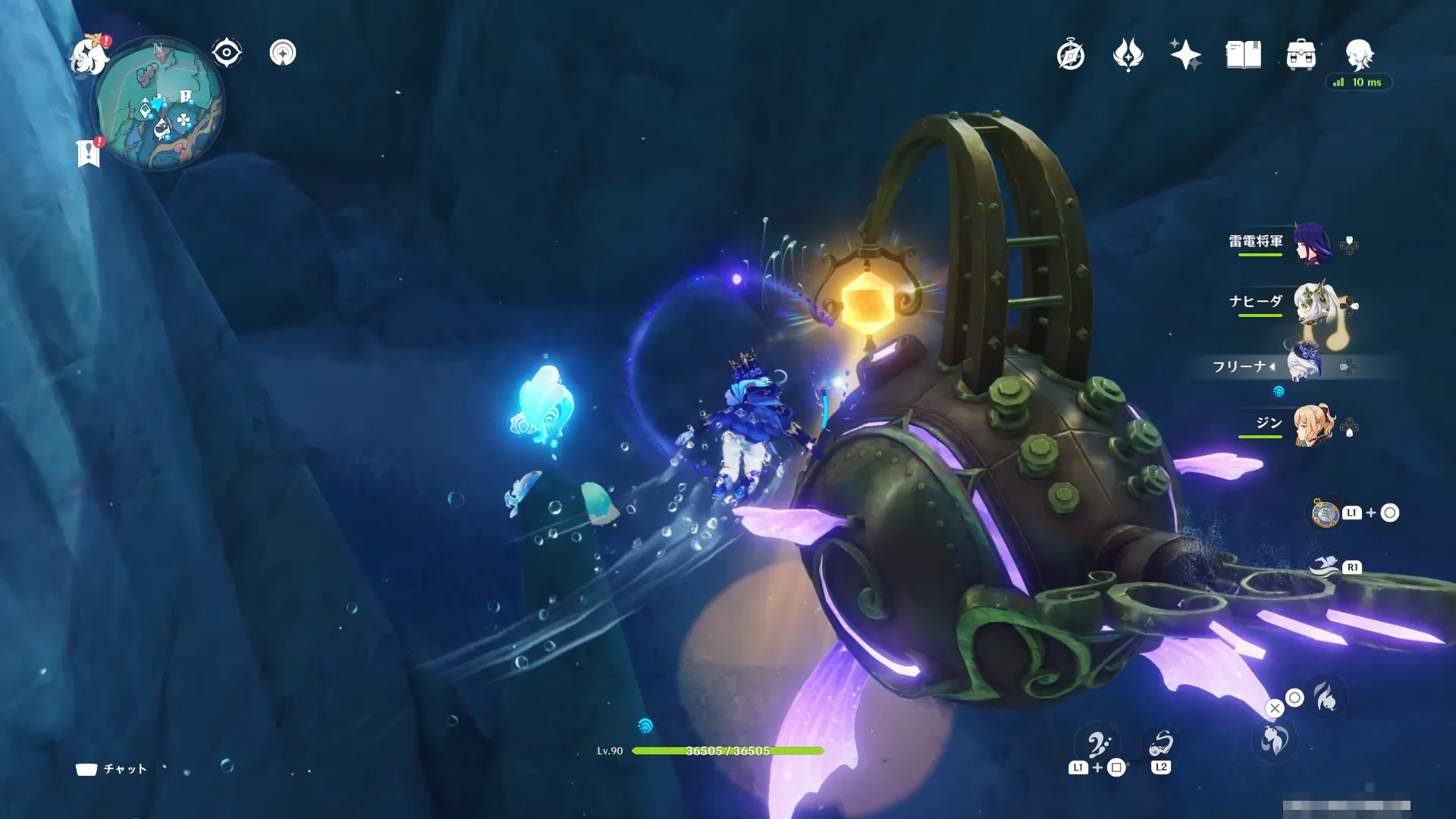Open the Paimon menu icon
The width and height of the screenshot is (1456, 819).
[89, 55]
